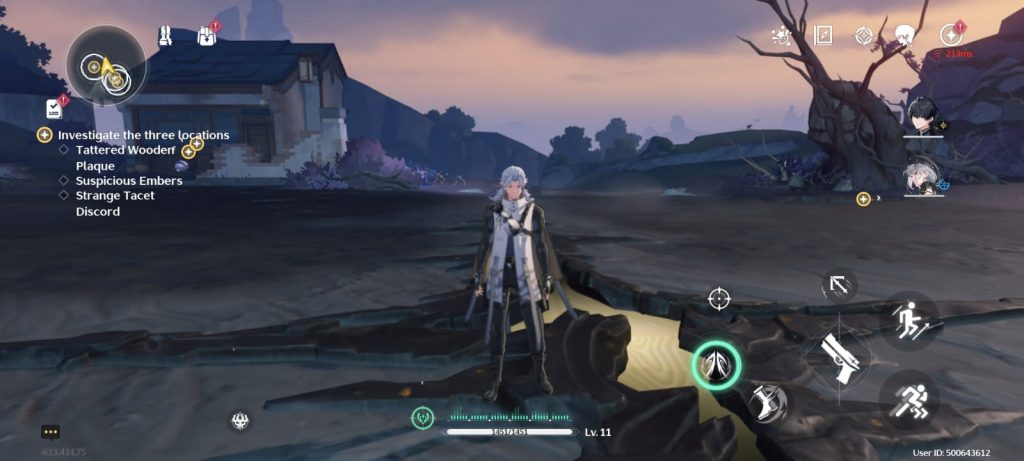The width and height of the screenshot is (1024, 461).
Task: Open the character resonators icon beside the minimap
Action: click(165, 36)
